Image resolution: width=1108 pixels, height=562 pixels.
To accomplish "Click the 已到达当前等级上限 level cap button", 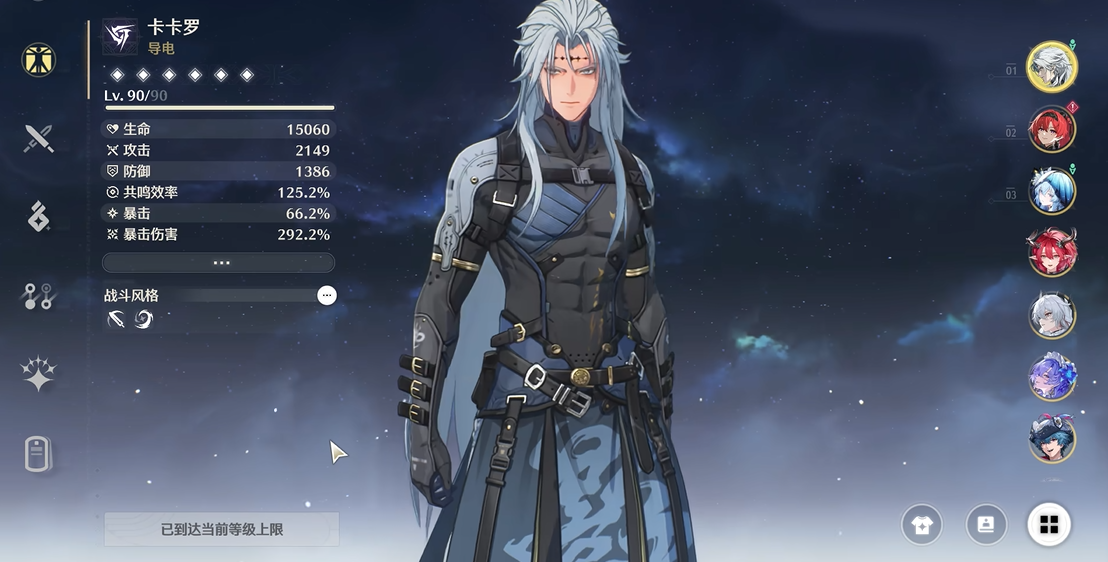I will click(x=222, y=529).
